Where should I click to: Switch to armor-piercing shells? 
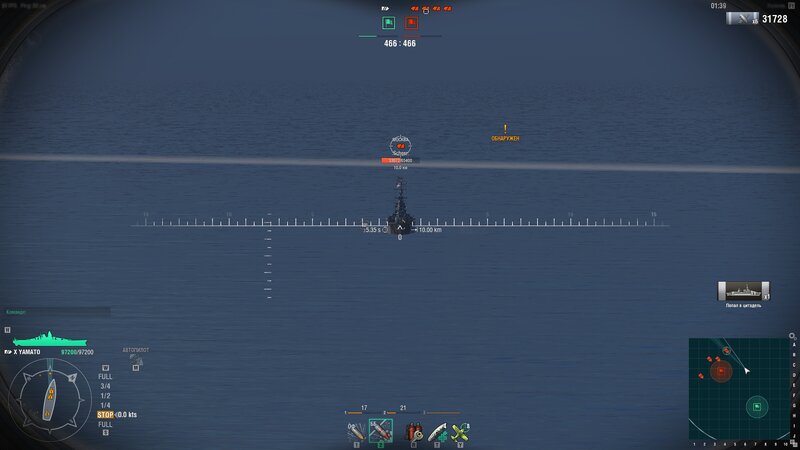tap(381, 431)
